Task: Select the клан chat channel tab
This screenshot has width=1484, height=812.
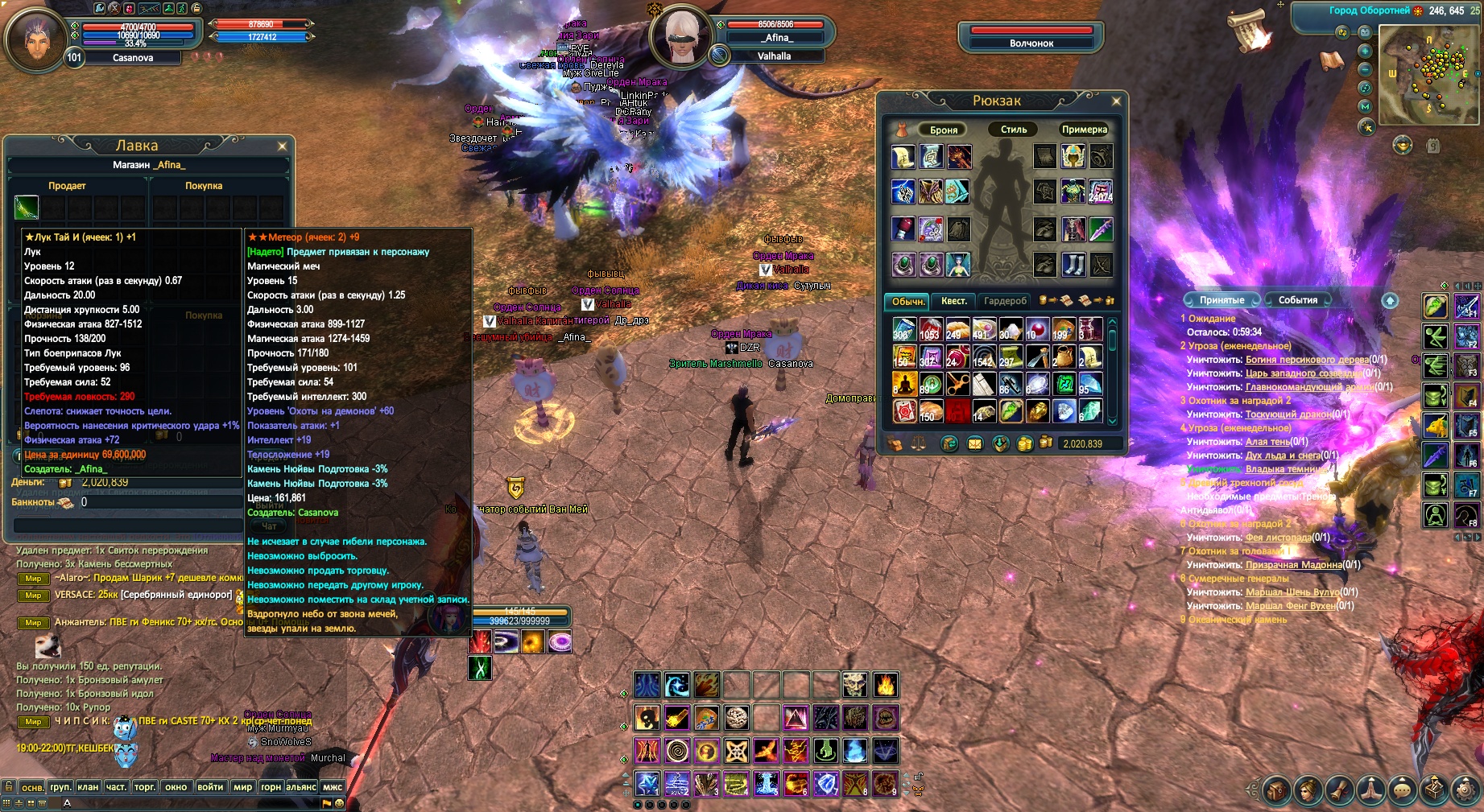Action: coord(88,787)
